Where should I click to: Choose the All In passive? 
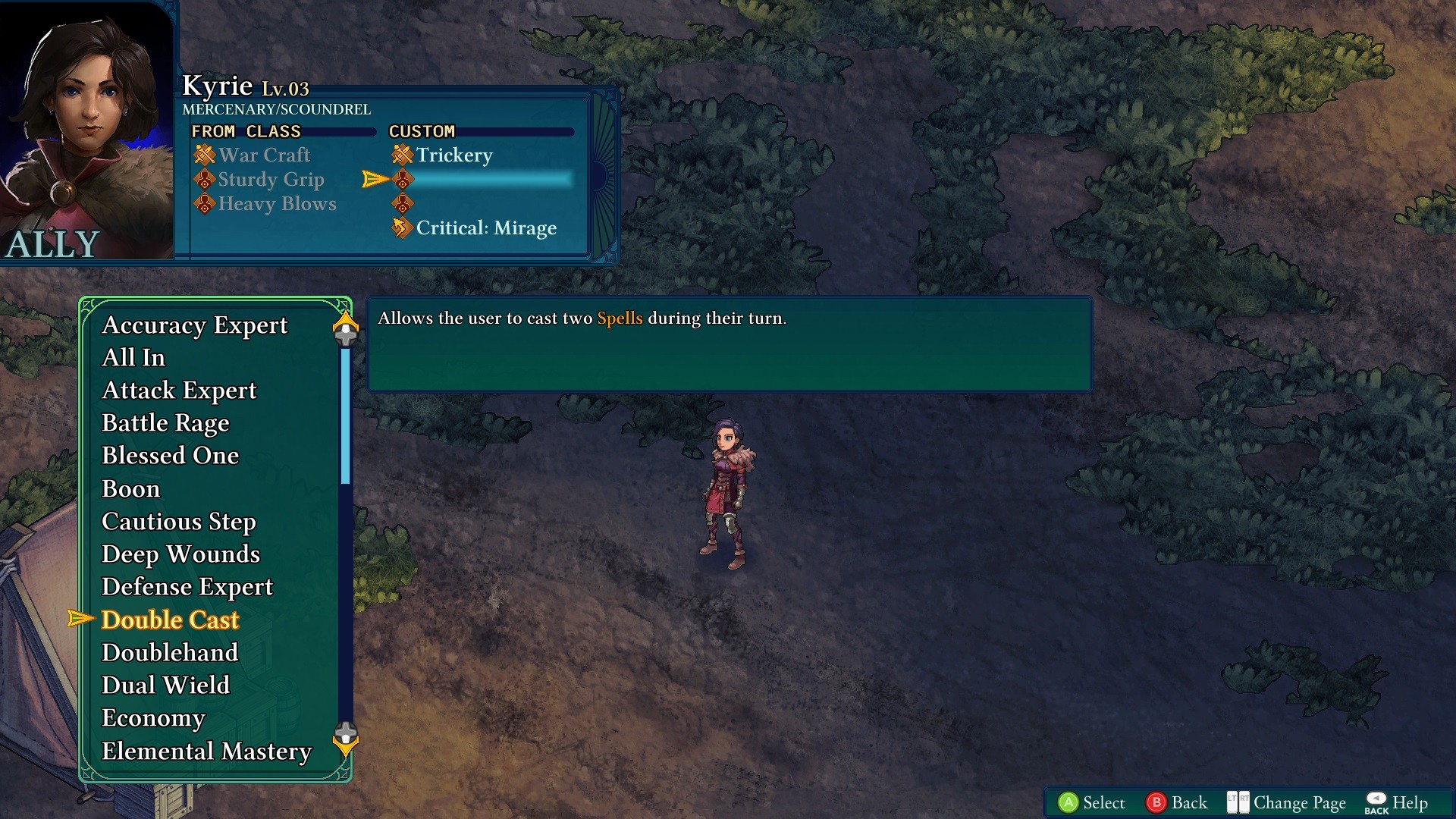pos(133,358)
